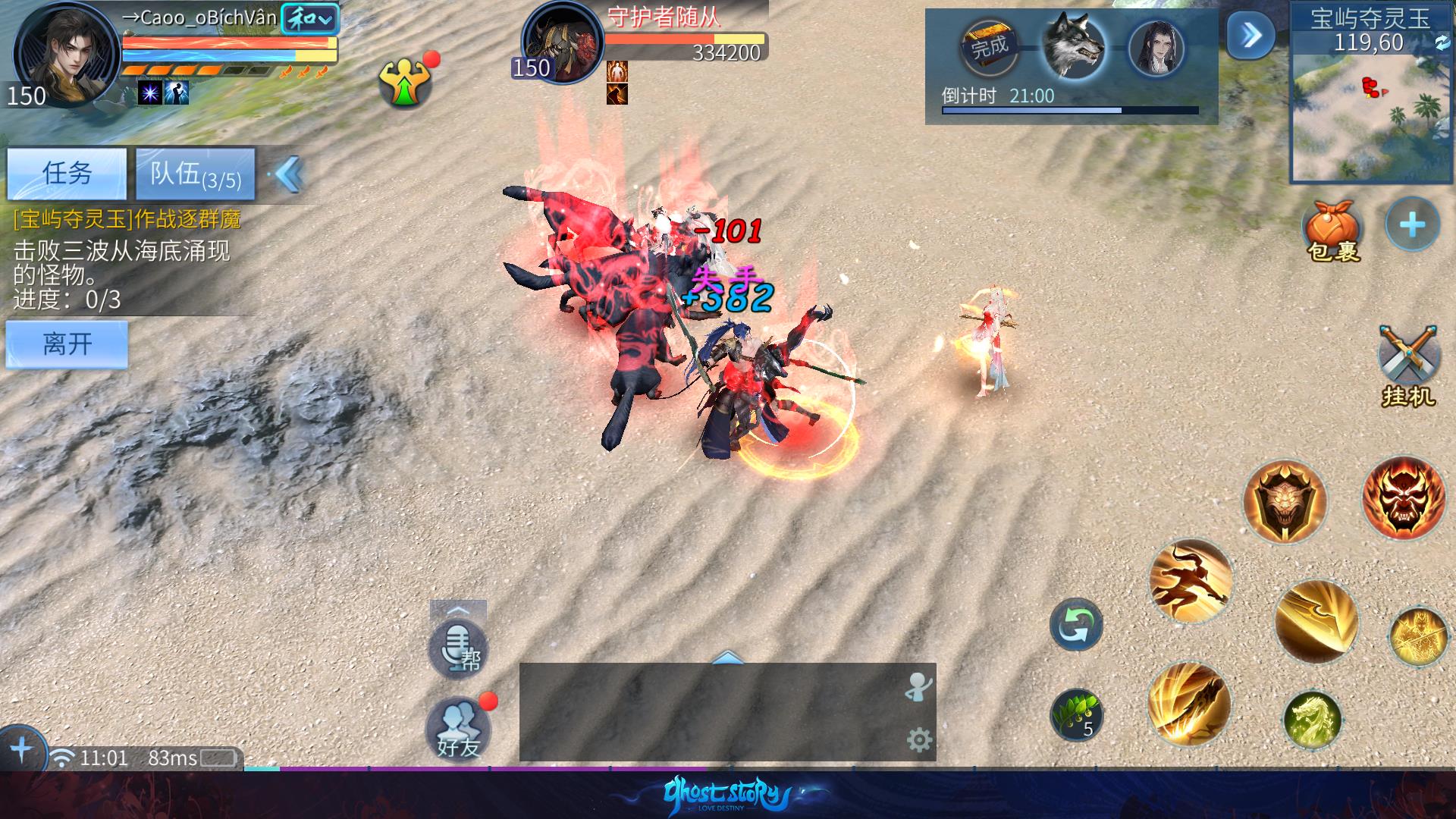Expand the event panel with the blue arrow
Screen dimensions: 1456x819
tap(1250, 35)
